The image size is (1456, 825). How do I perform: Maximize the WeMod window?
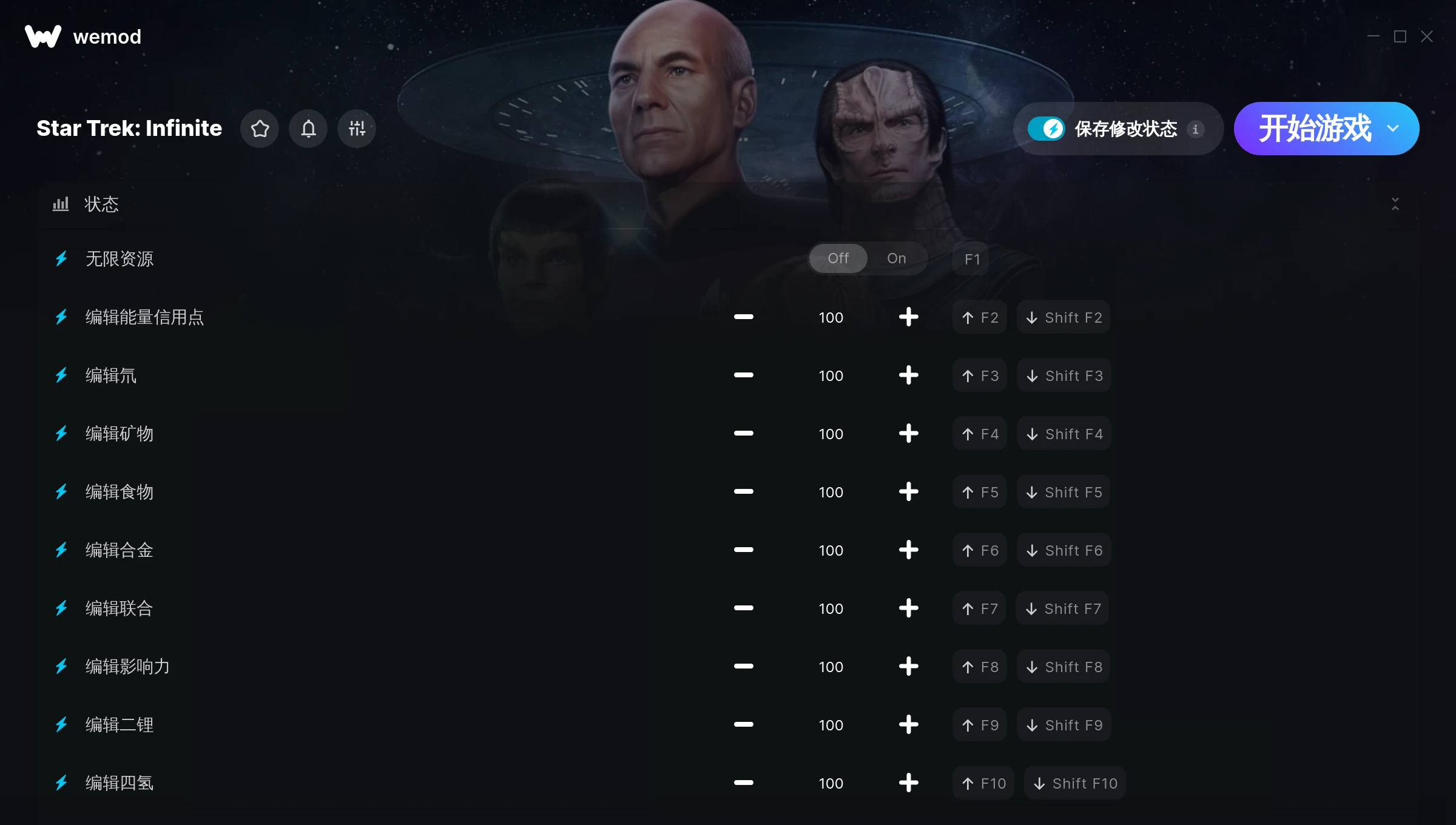pos(1400,37)
